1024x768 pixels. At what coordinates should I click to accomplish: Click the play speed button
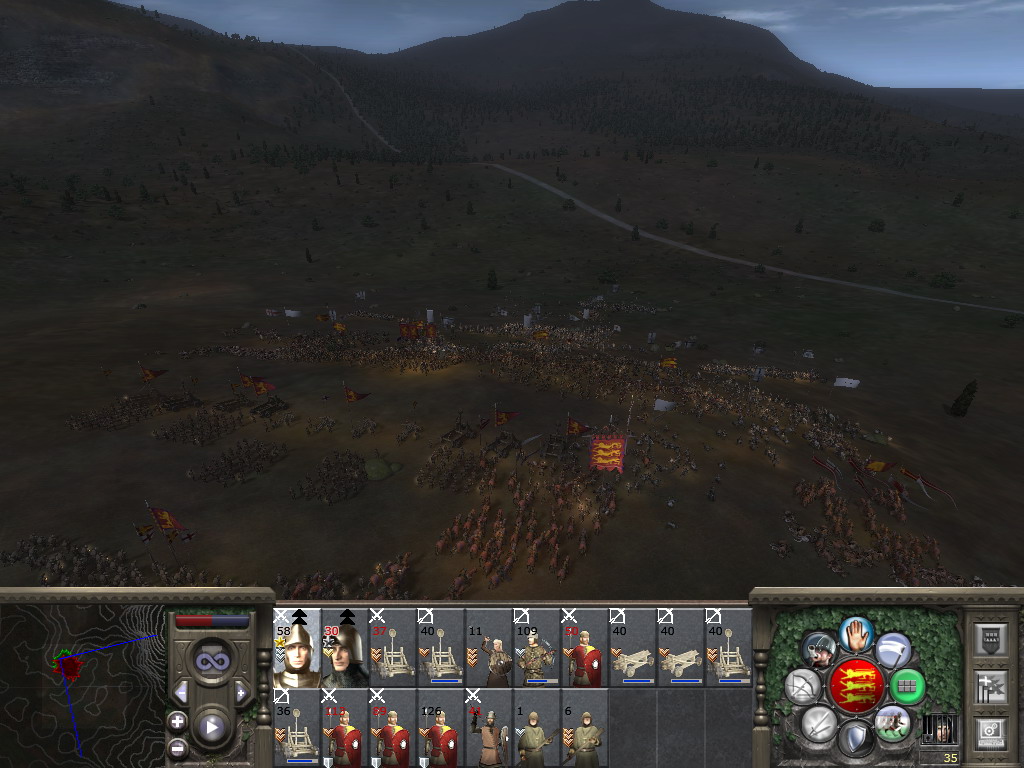click(211, 726)
